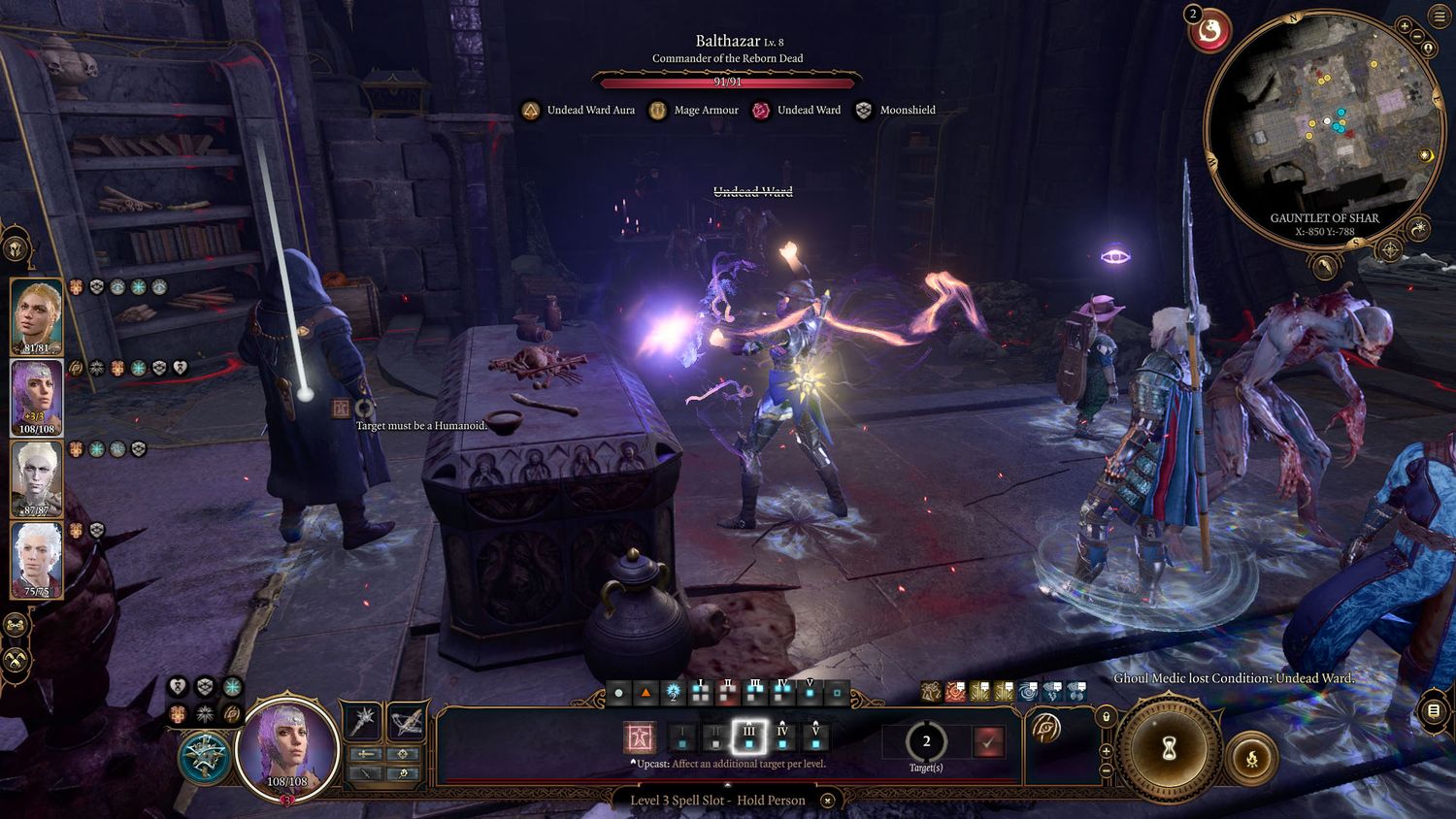Select the pale companion portrait with 87/87 health
The width and height of the screenshot is (1456, 819).
click(37, 478)
